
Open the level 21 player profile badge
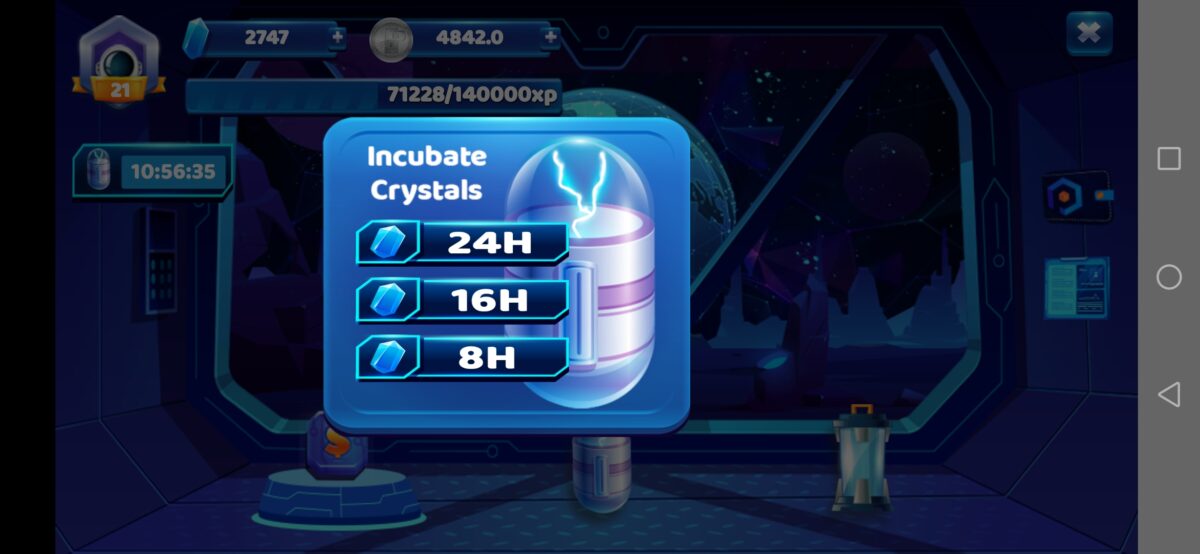(x=120, y=62)
